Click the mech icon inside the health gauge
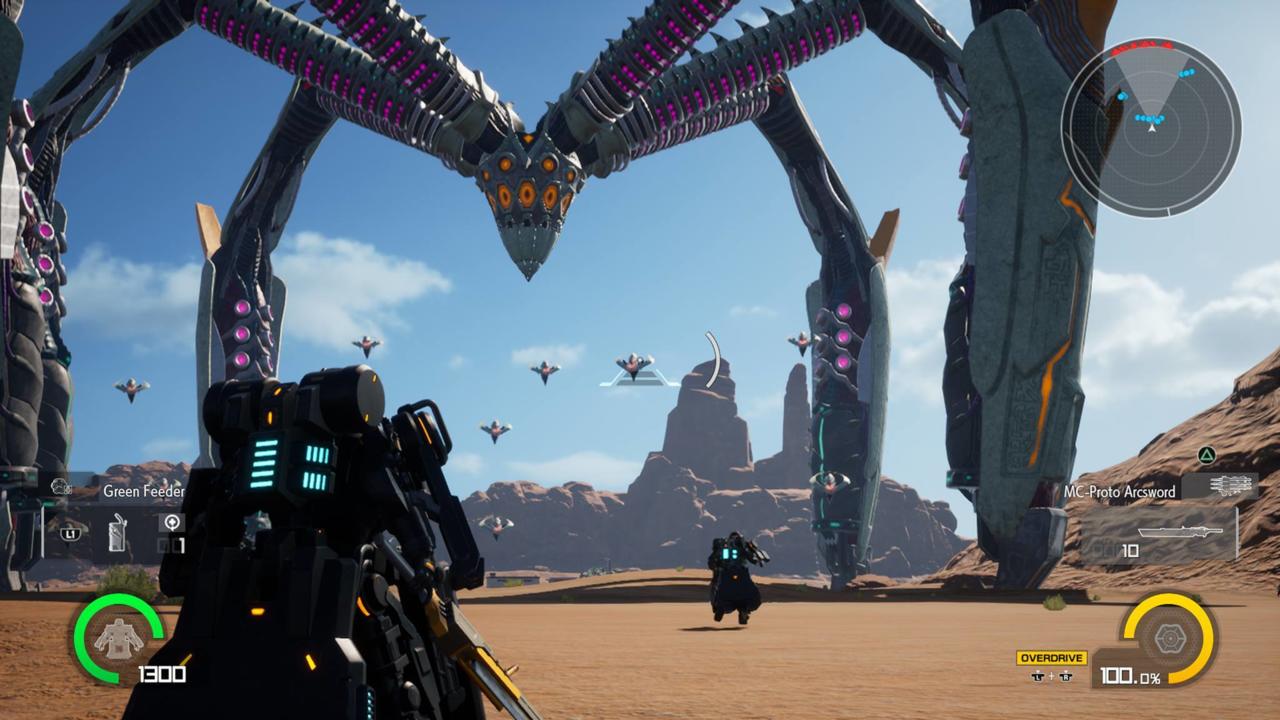Screen dimensions: 1280x720 pos(117,638)
